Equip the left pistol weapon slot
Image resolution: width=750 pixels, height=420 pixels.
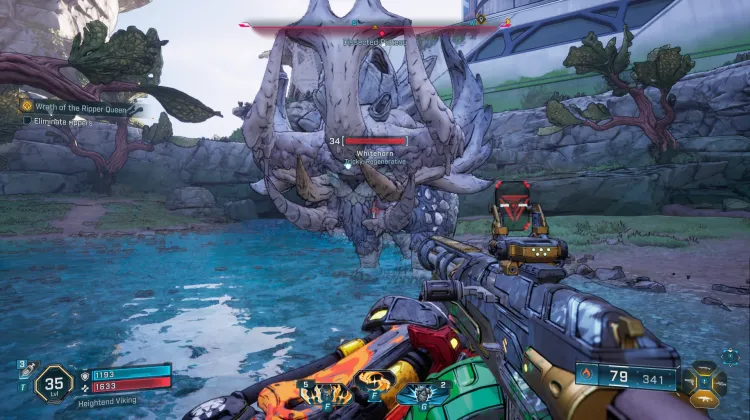click(x=689, y=382)
